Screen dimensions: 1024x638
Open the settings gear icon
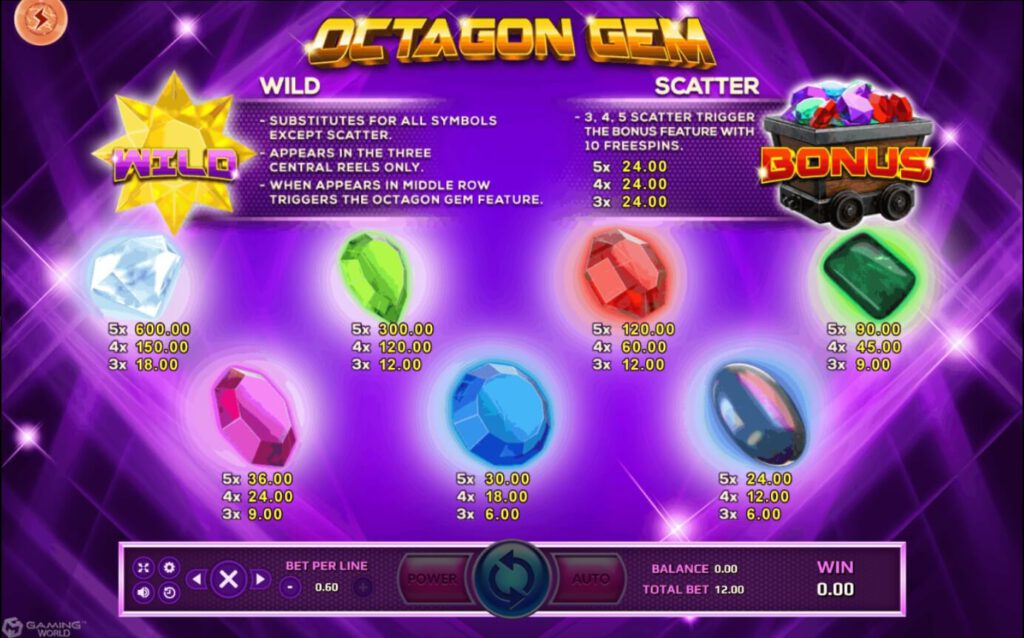[x=169, y=567]
